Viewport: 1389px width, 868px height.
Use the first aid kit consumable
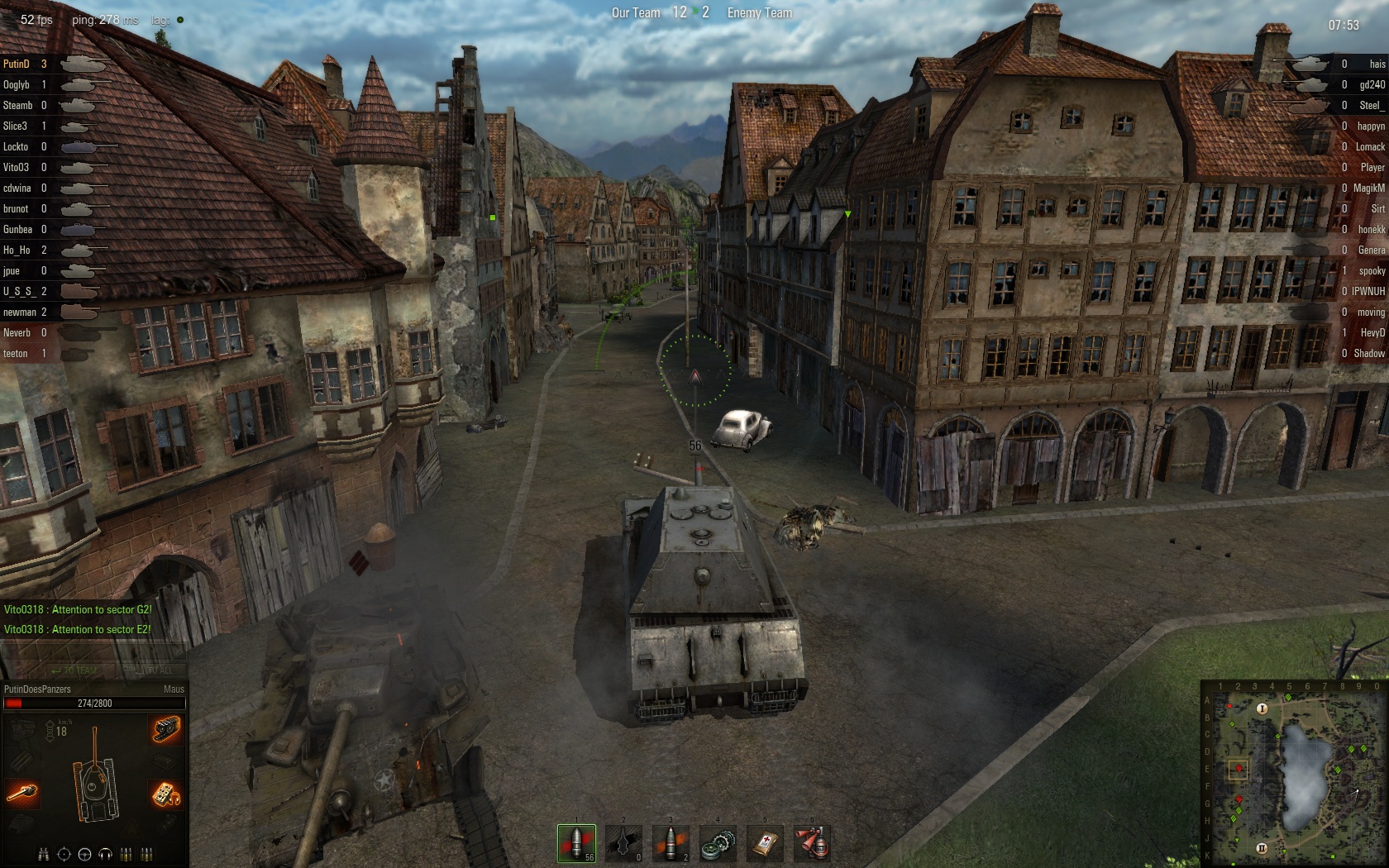point(765,842)
